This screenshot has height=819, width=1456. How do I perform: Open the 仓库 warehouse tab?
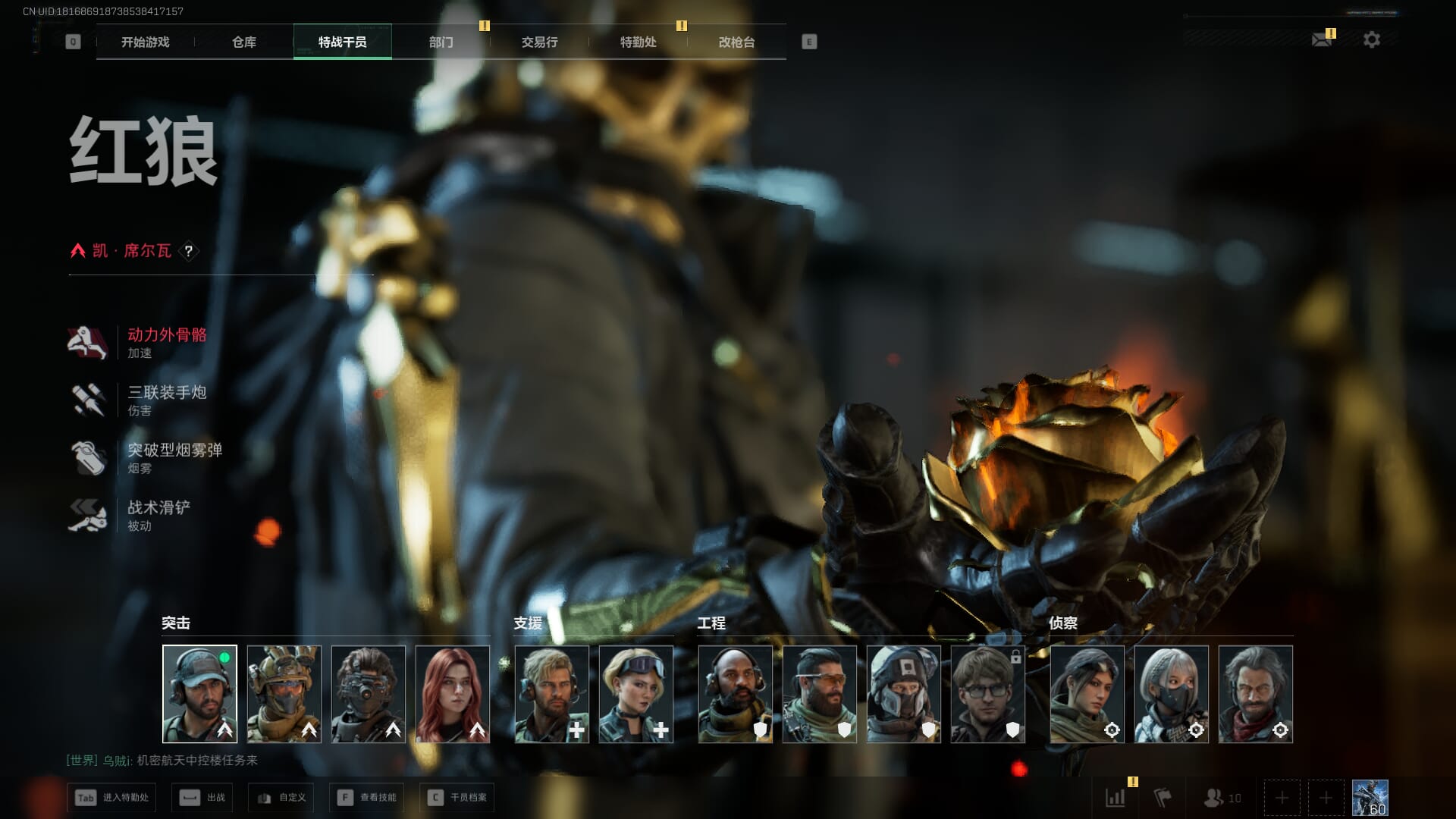[x=244, y=42]
